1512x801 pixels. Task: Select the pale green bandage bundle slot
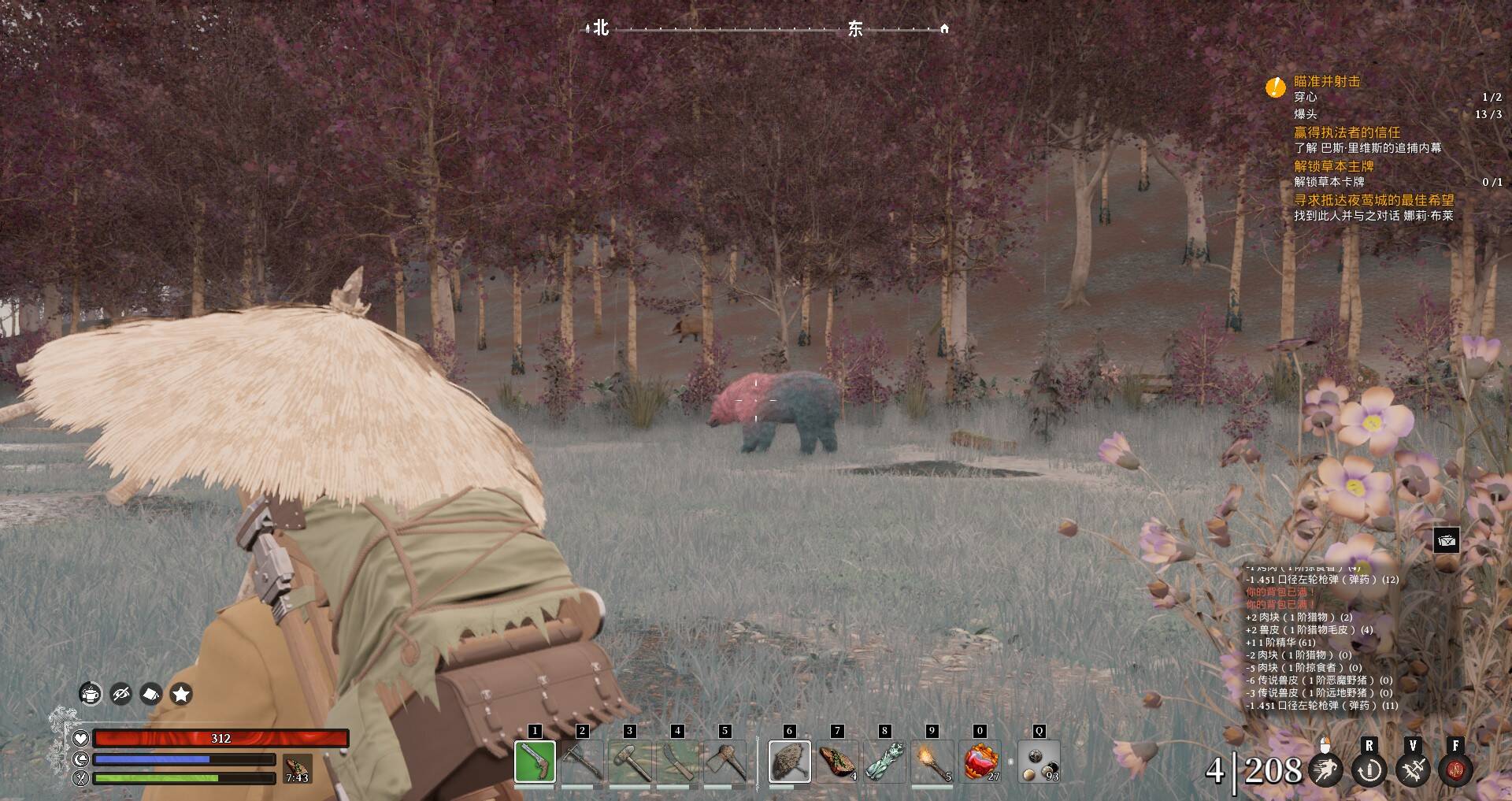click(x=884, y=762)
